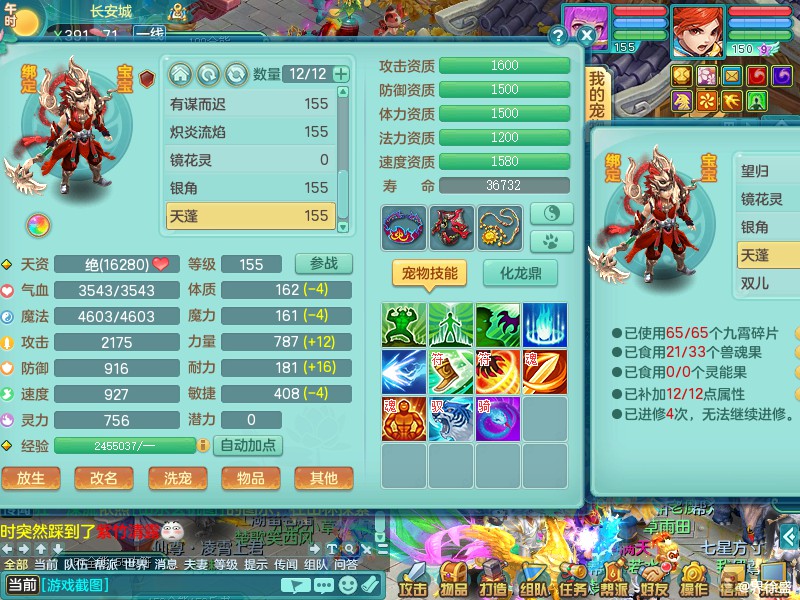Select the green frog pet skill icon

click(404, 326)
